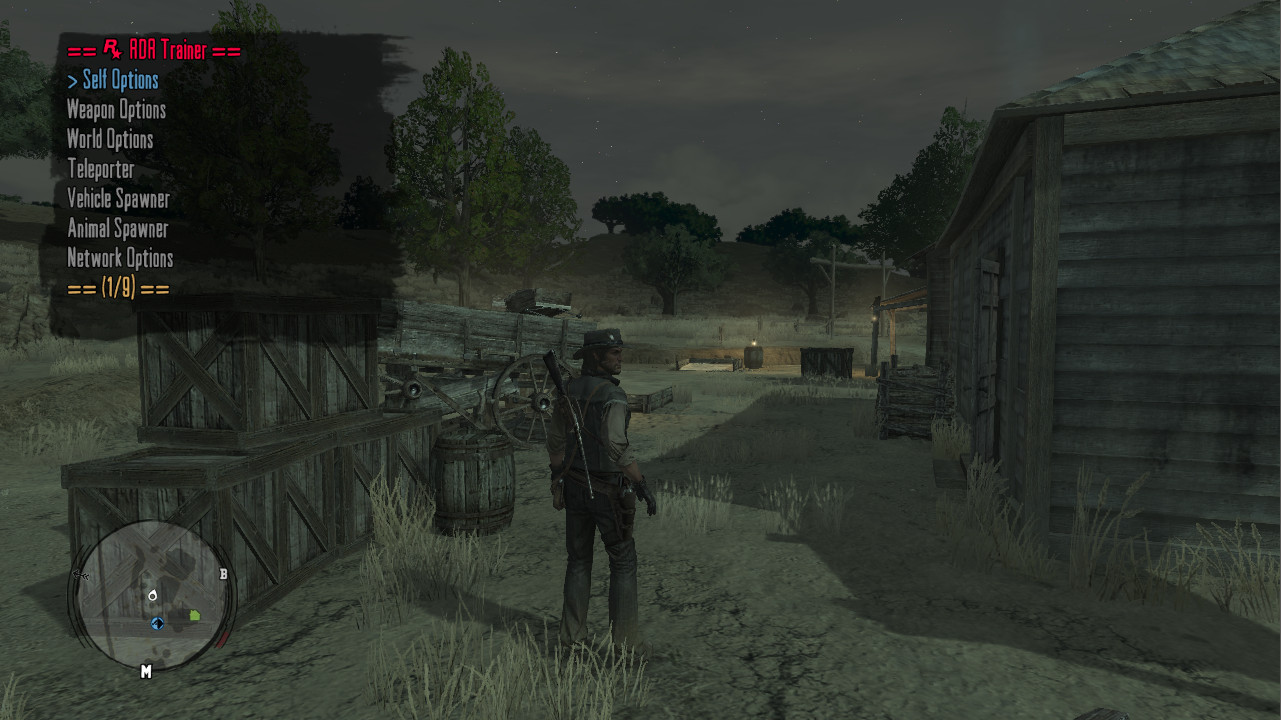Screen dimensions: 1281x720
Task: Click the 'M' location marker on the minimap
Action: click(147, 670)
